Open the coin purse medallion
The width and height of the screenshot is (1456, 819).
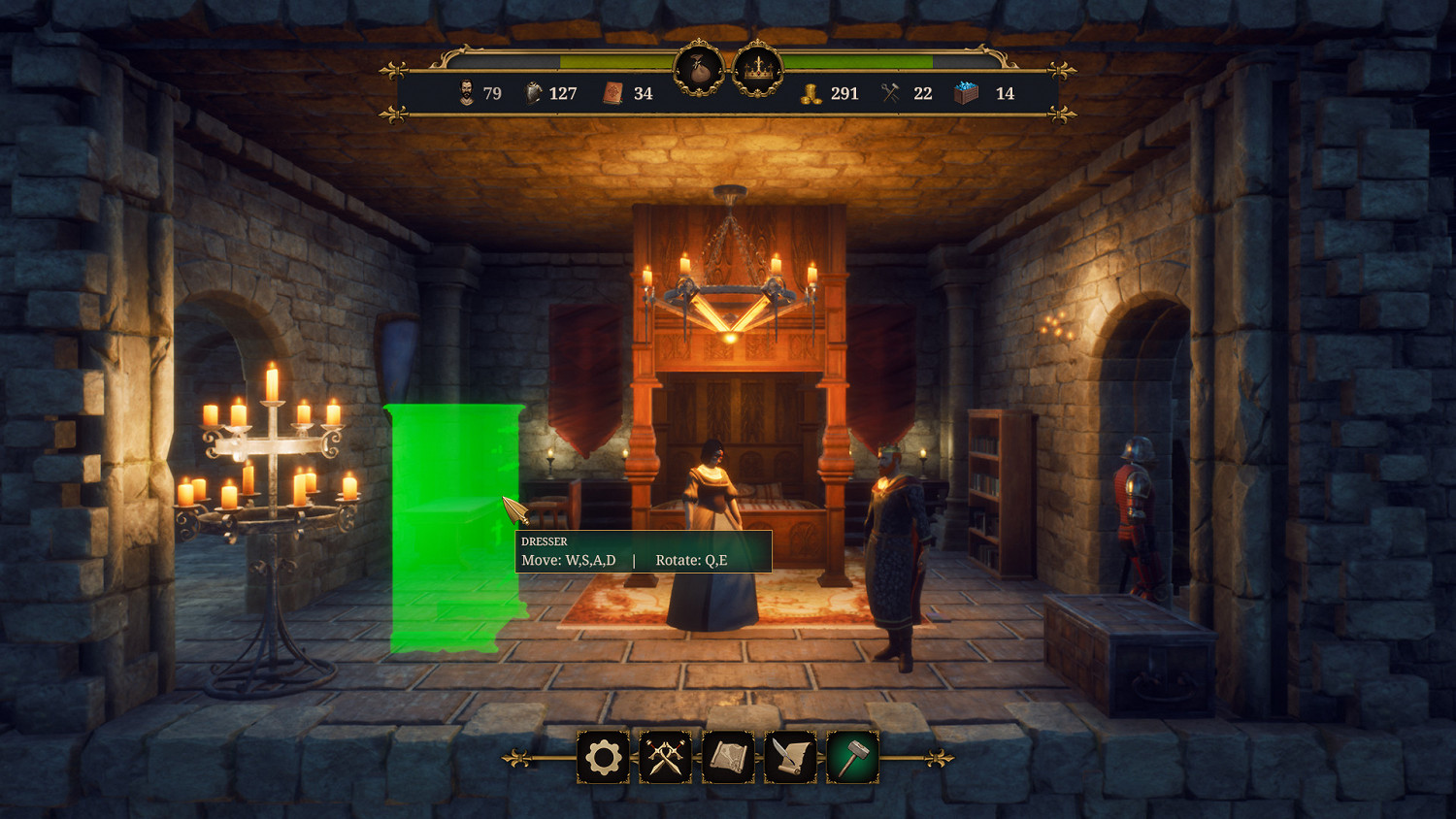[698, 69]
